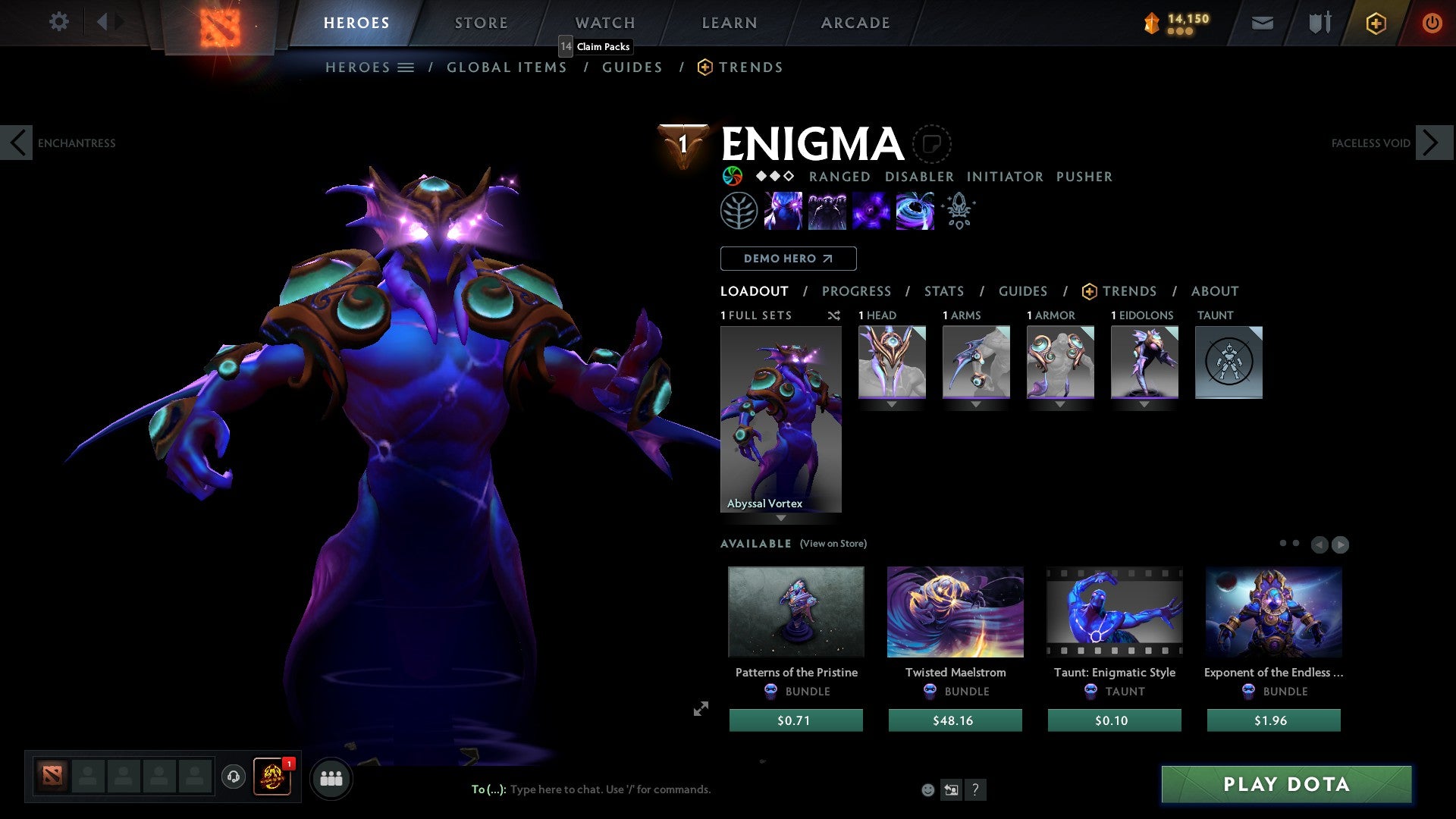Viewport: 1456px width, 819px height.
Task: Open the voice chat headphone icon
Action: [x=233, y=777]
